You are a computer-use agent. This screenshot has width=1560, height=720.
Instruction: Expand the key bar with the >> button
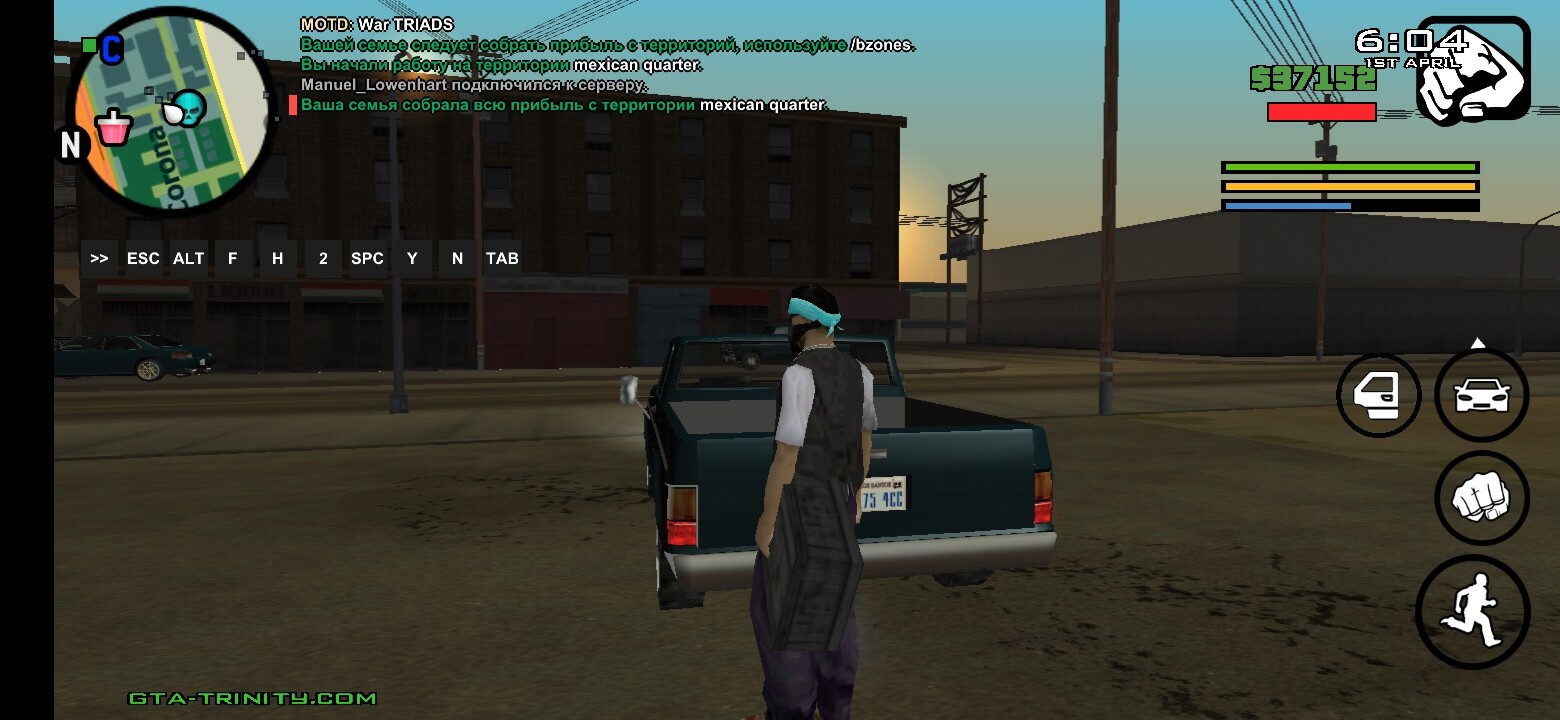[99, 258]
